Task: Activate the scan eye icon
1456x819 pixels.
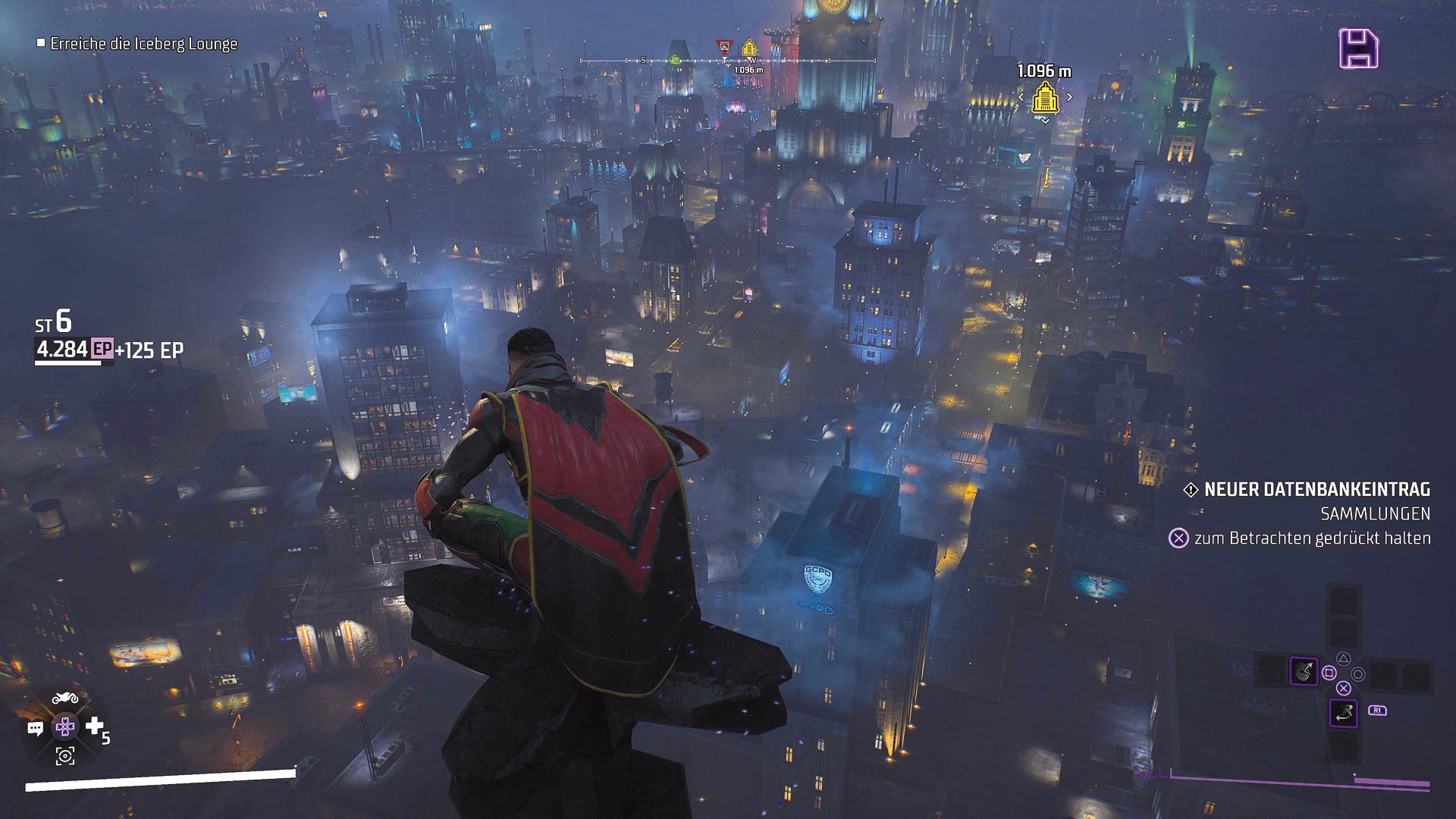Action: [65, 755]
